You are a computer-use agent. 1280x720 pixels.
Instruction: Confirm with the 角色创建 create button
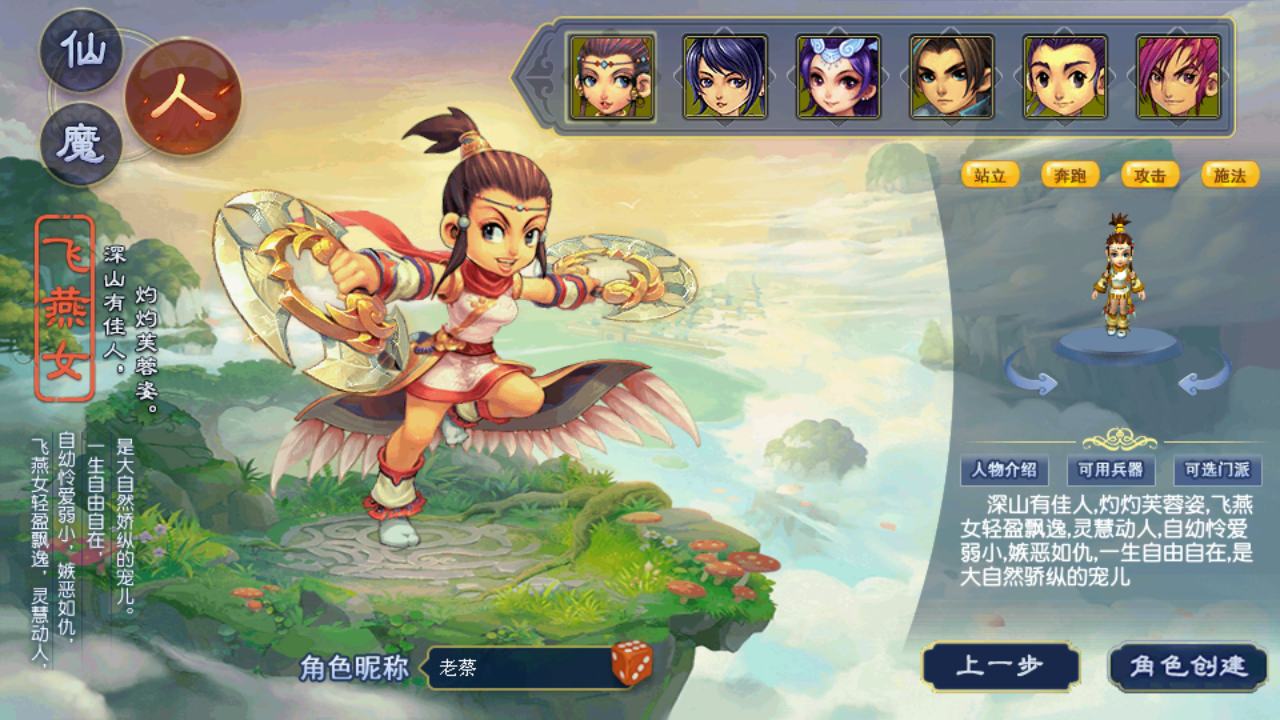1188,667
